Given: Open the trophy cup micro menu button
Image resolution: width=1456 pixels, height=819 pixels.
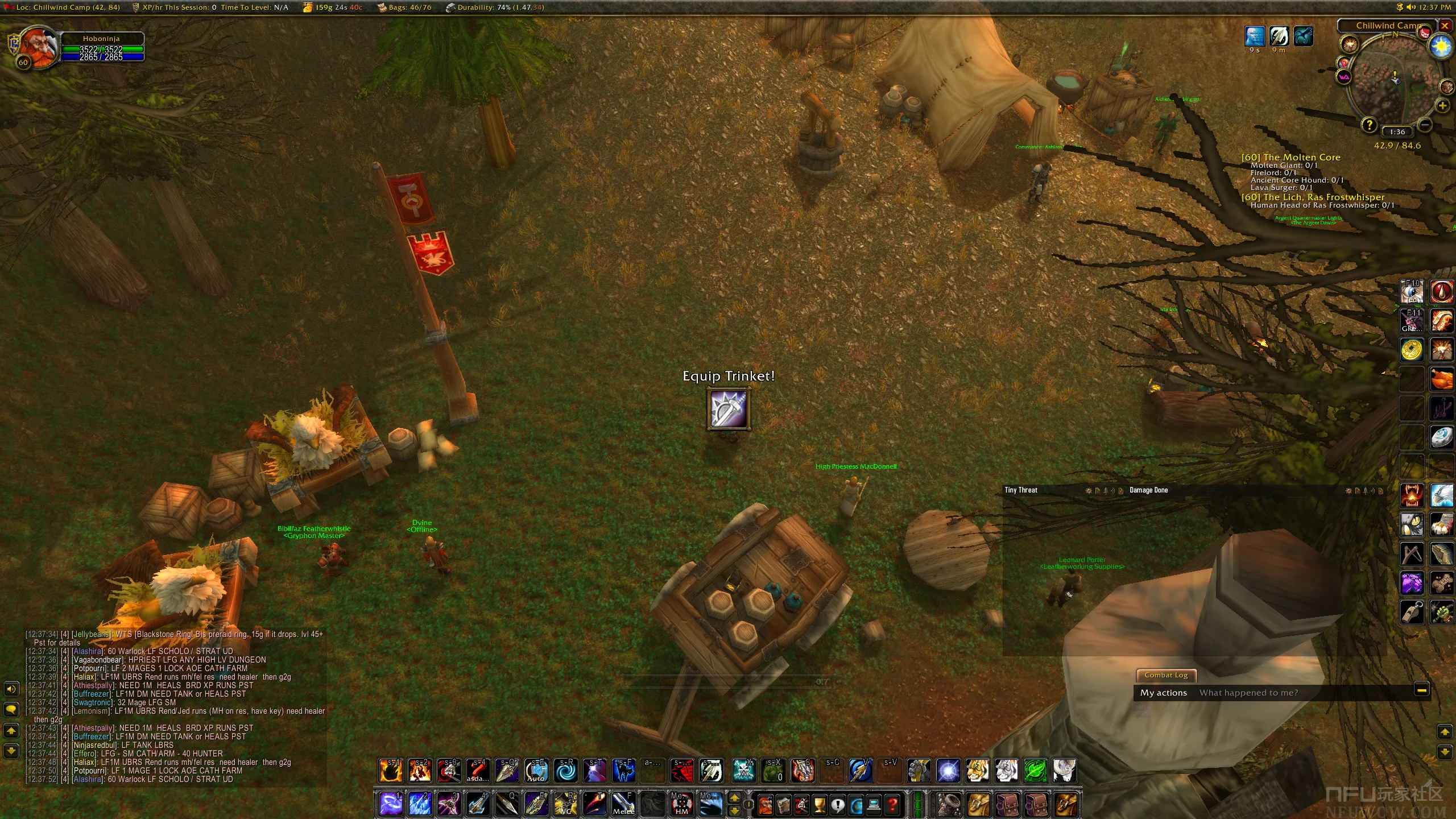Looking at the screenshot, I should [x=819, y=805].
